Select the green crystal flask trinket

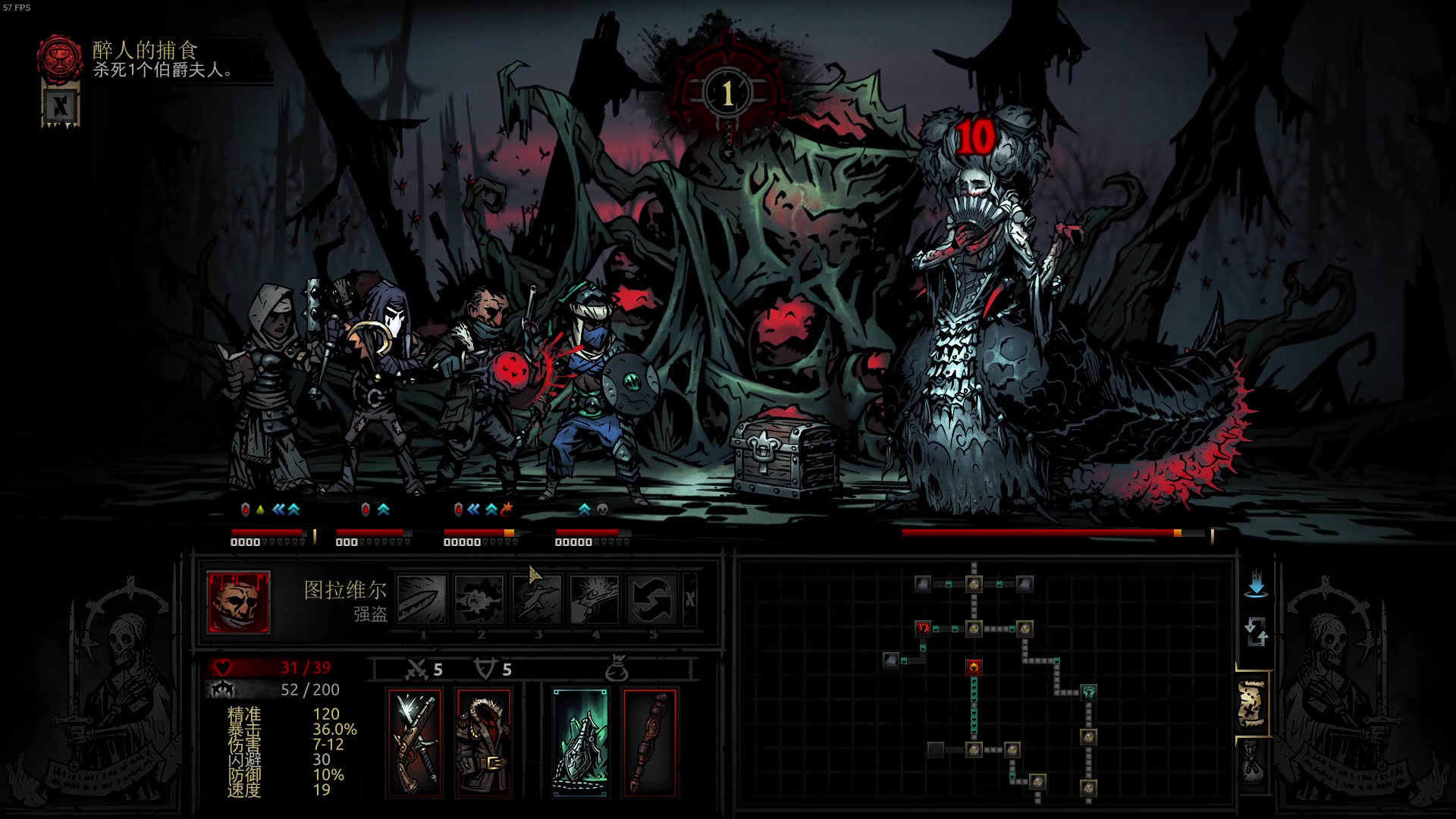580,743
